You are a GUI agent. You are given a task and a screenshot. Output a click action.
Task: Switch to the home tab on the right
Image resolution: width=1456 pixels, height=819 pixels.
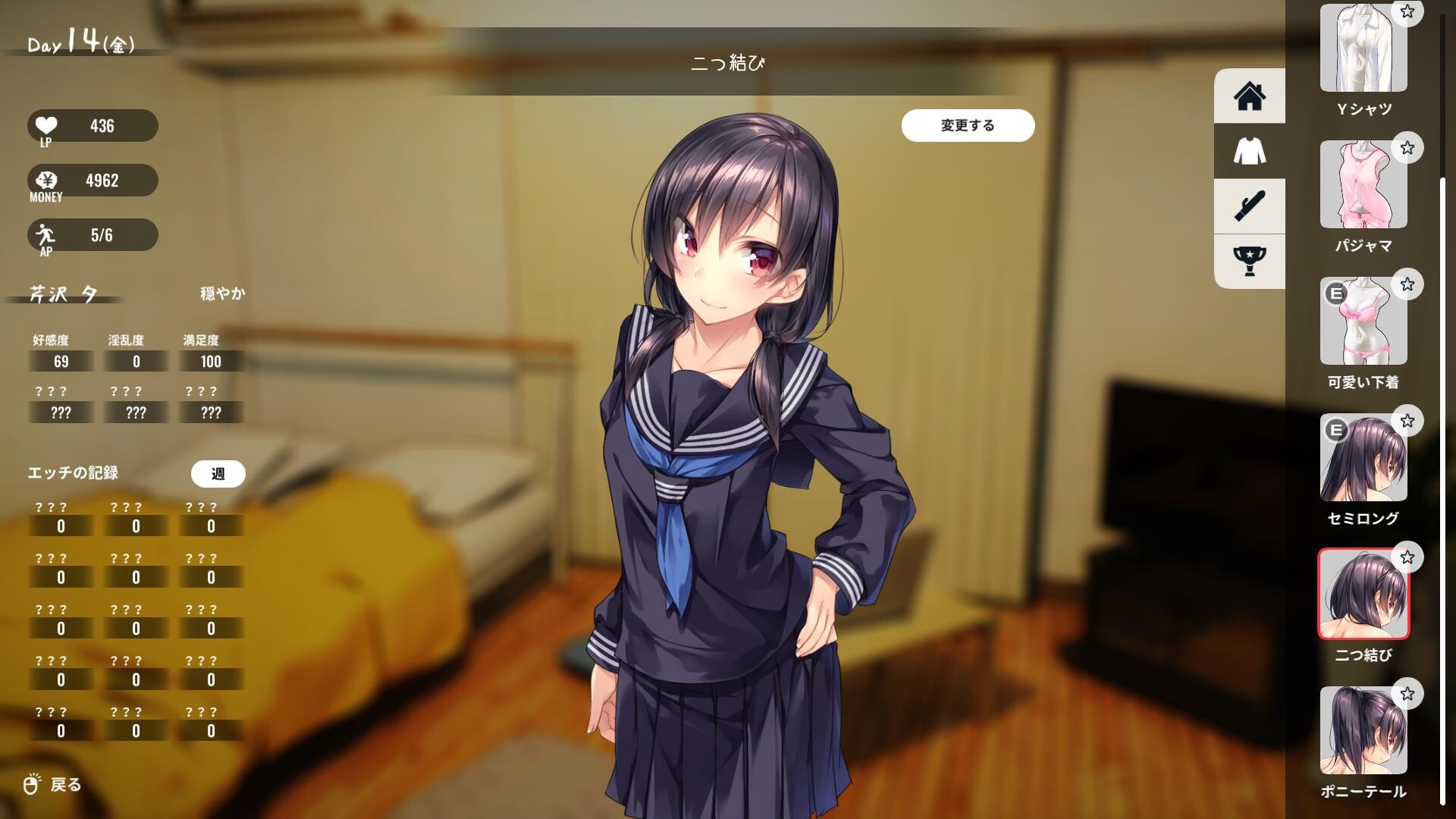(1249, 95)
